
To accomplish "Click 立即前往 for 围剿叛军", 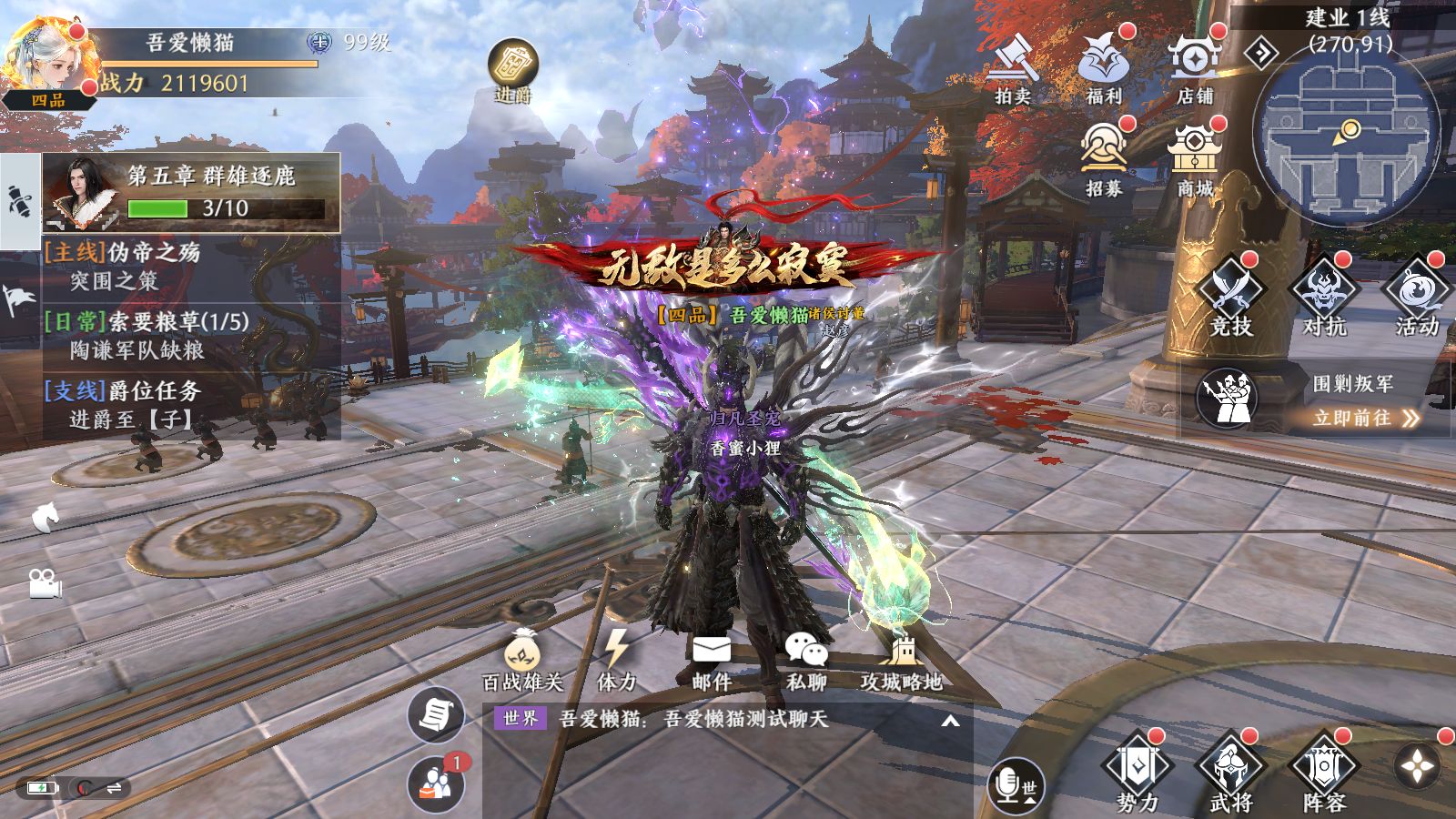I will click(1365, 418).
